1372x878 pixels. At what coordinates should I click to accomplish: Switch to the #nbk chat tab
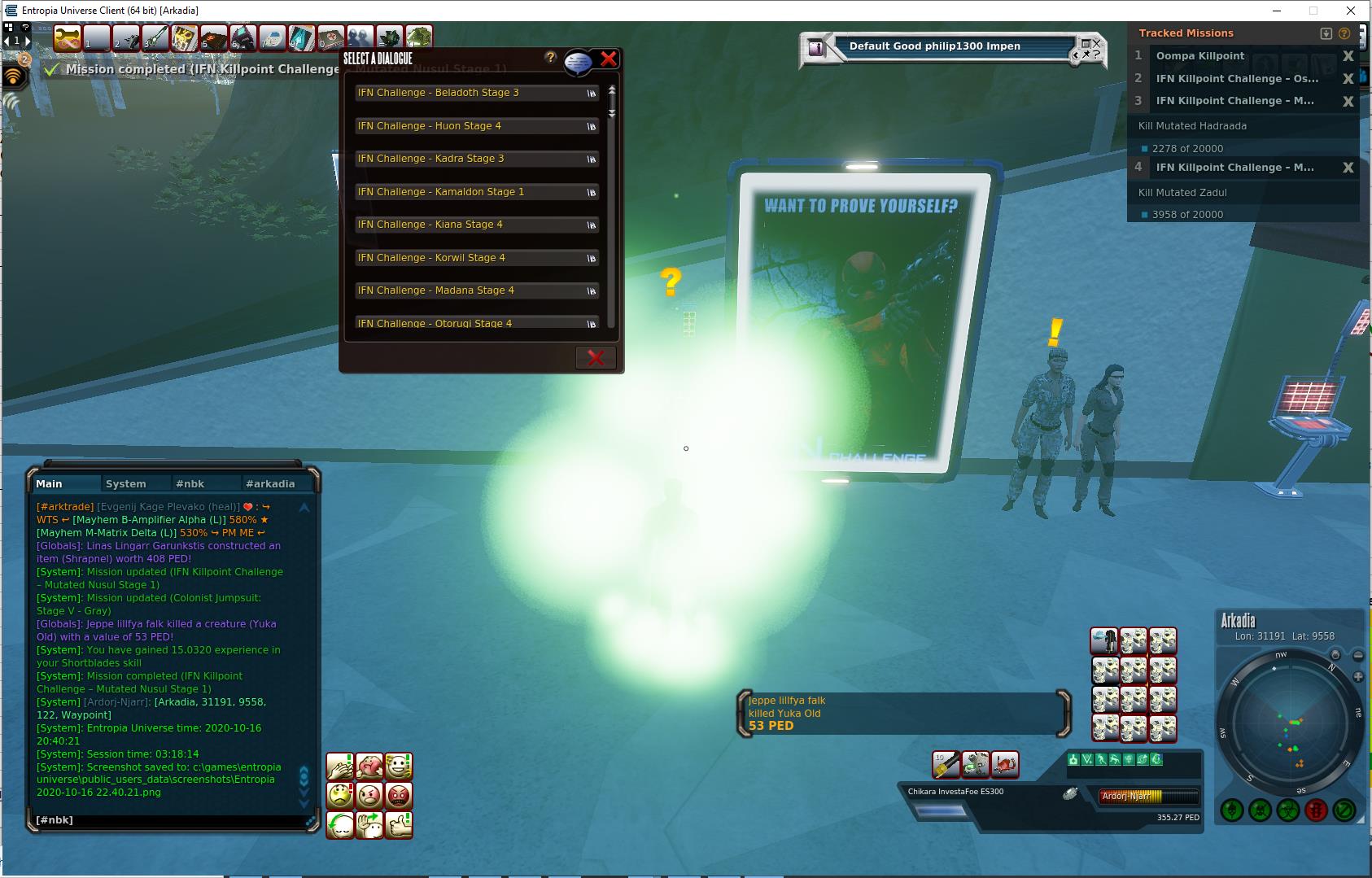[x=190, y=483]
